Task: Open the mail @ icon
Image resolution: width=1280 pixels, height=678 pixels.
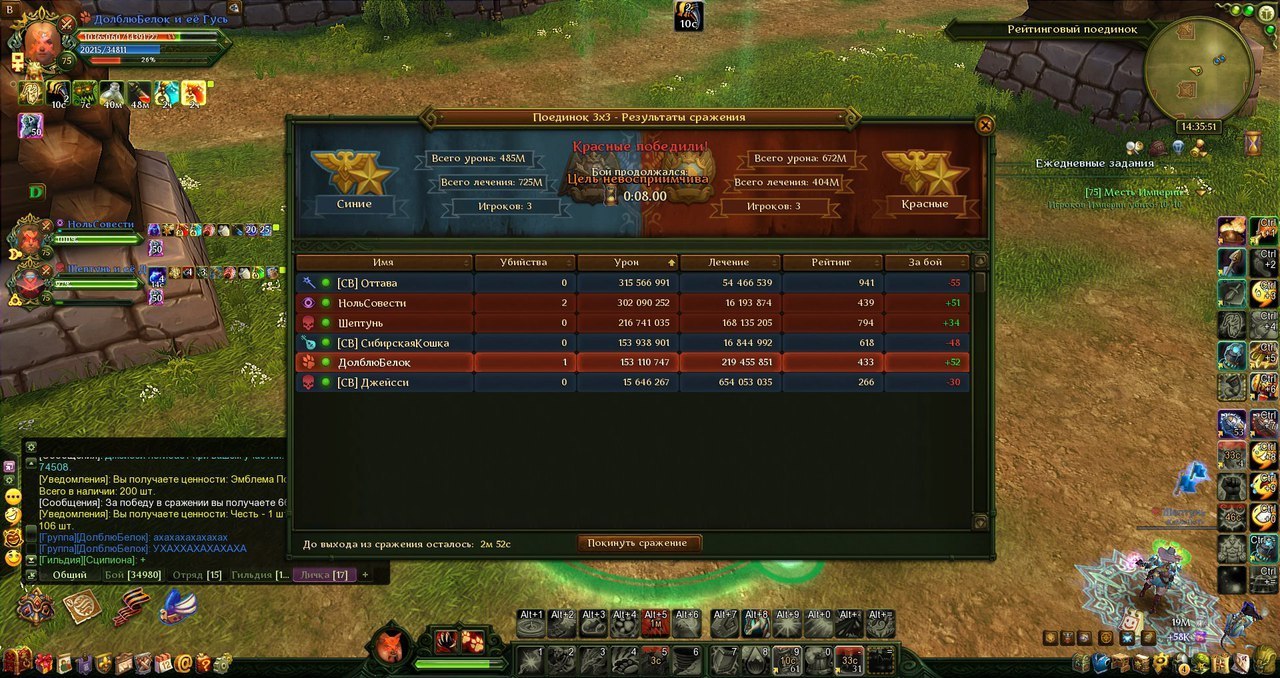Action: (x=184, y=662)
